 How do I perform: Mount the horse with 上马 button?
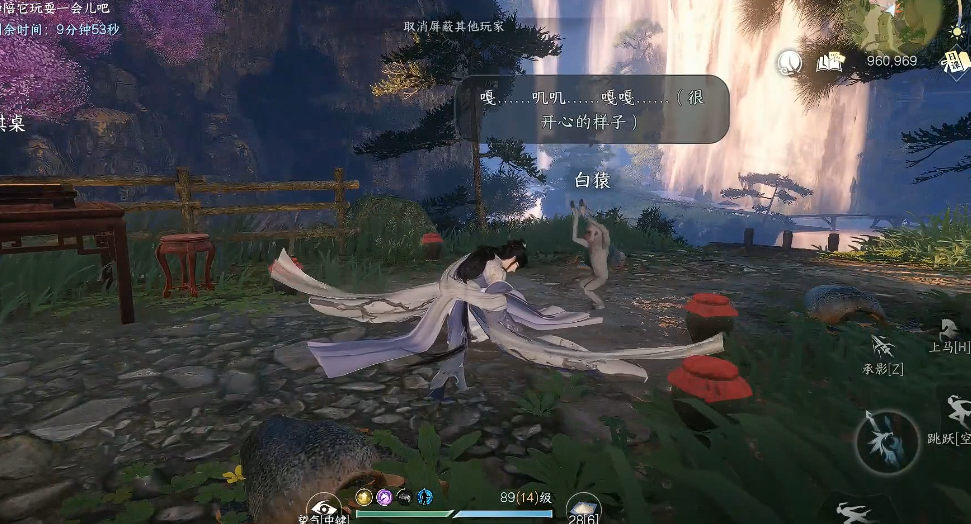(948, 330)
